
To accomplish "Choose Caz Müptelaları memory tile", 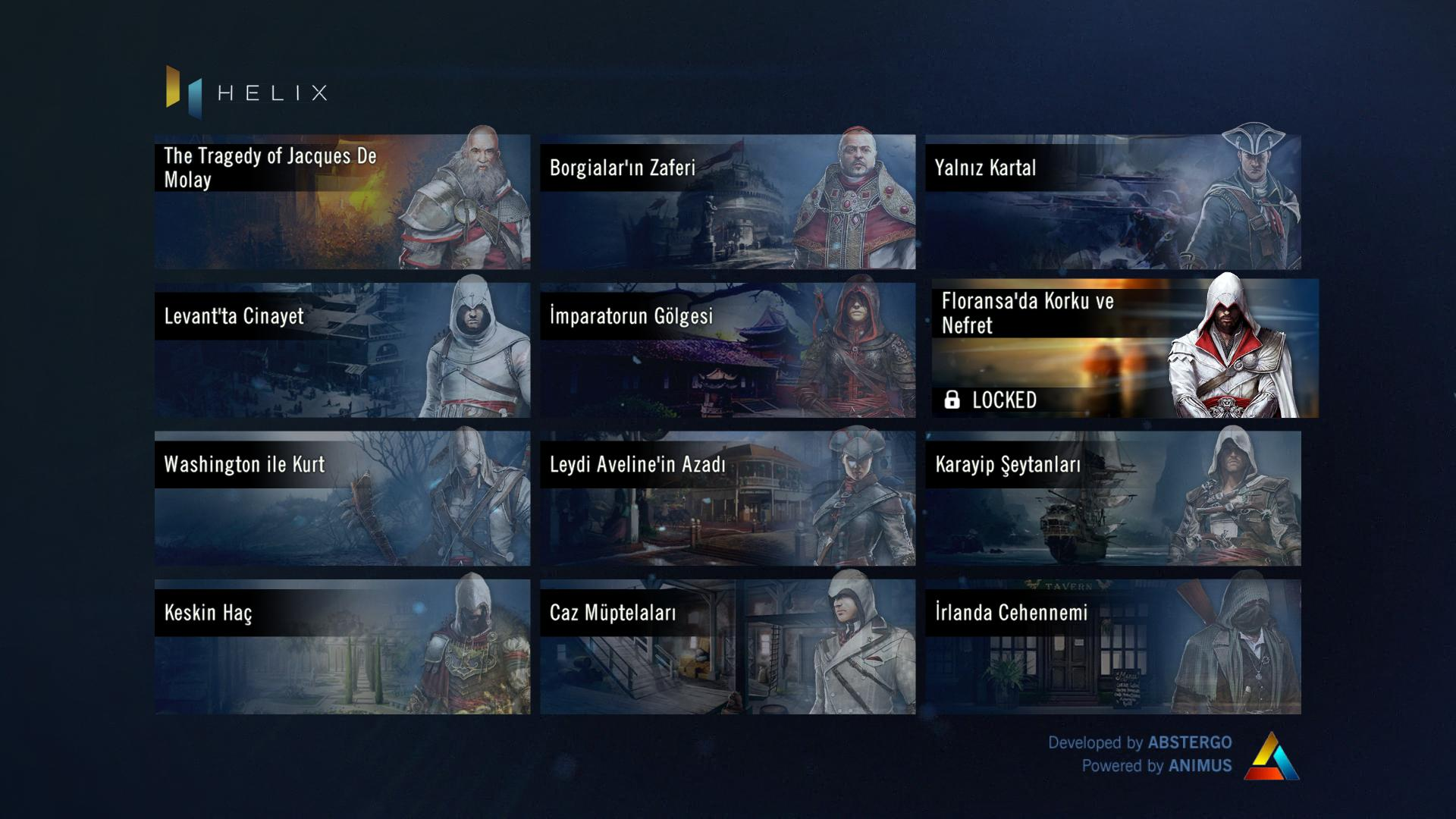I will [727, 647].
